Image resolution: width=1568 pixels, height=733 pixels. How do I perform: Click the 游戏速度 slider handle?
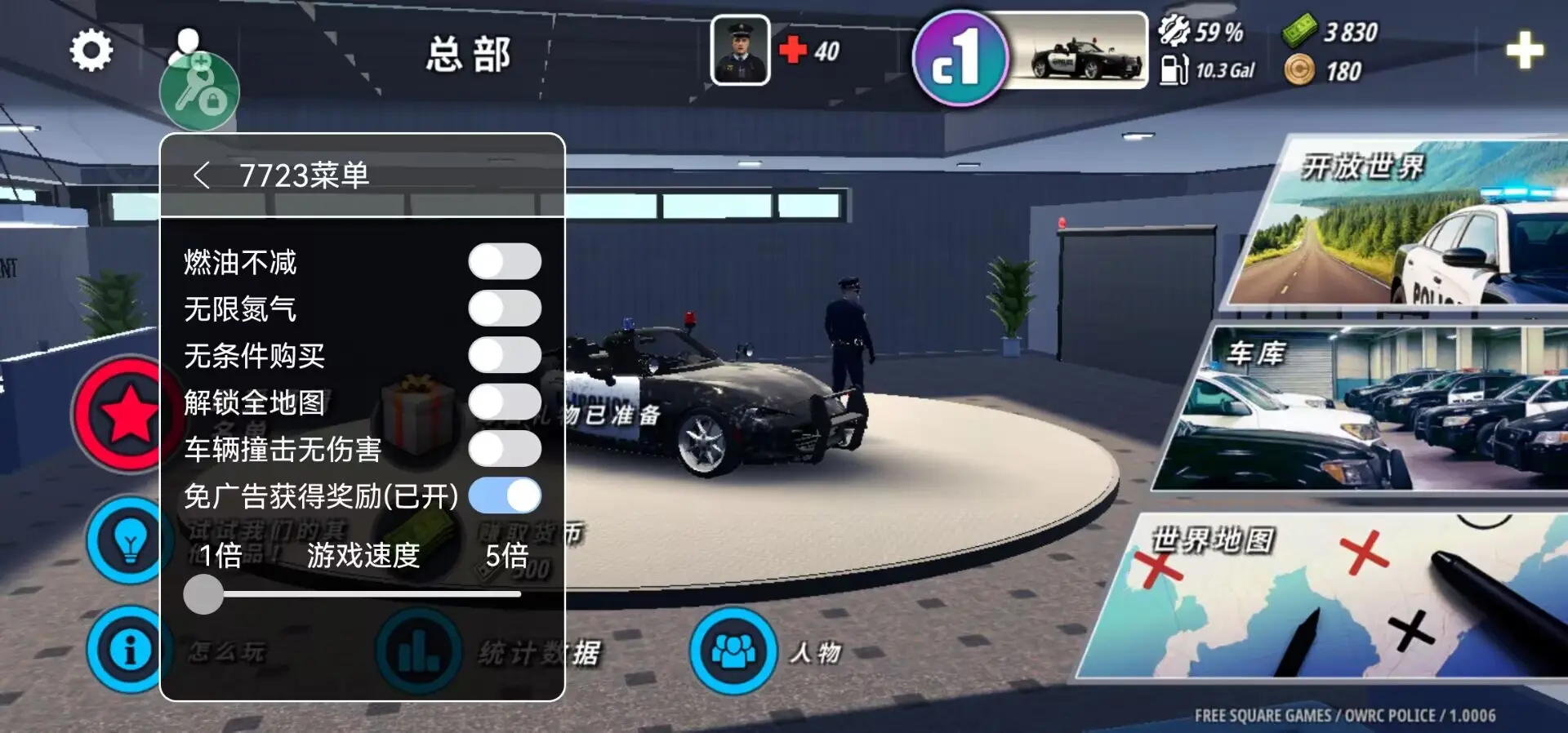[203, 594]
